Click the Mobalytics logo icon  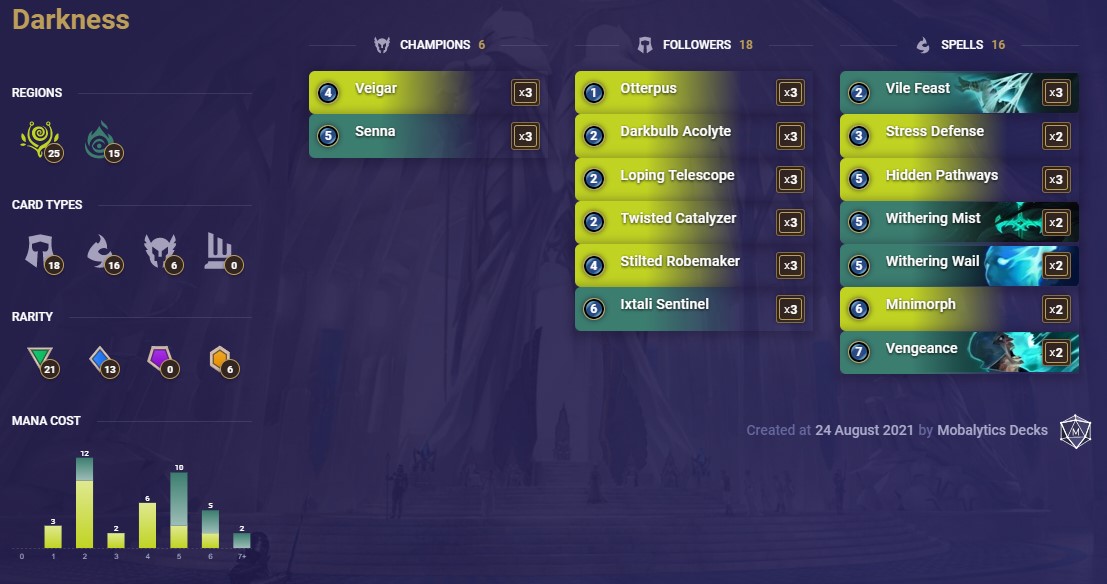pos(1075,430)
